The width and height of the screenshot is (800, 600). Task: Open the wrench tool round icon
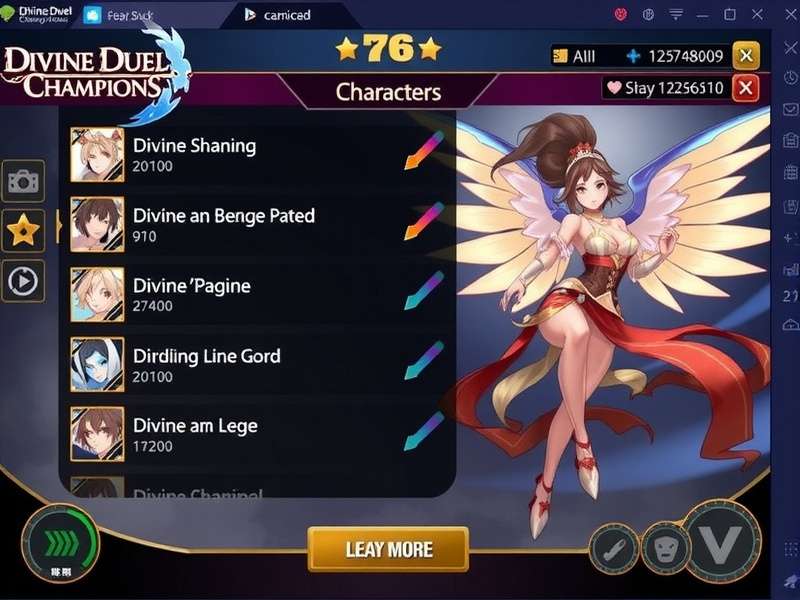coord(613,547)
